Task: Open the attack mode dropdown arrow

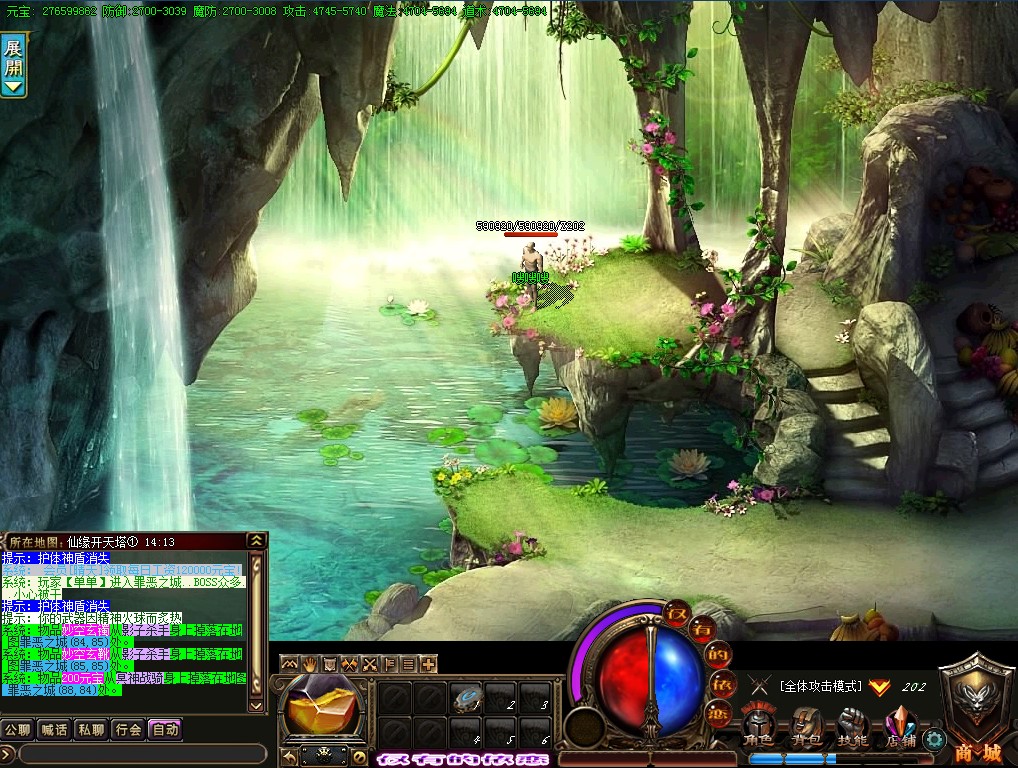Action: [x=879, y=687]
